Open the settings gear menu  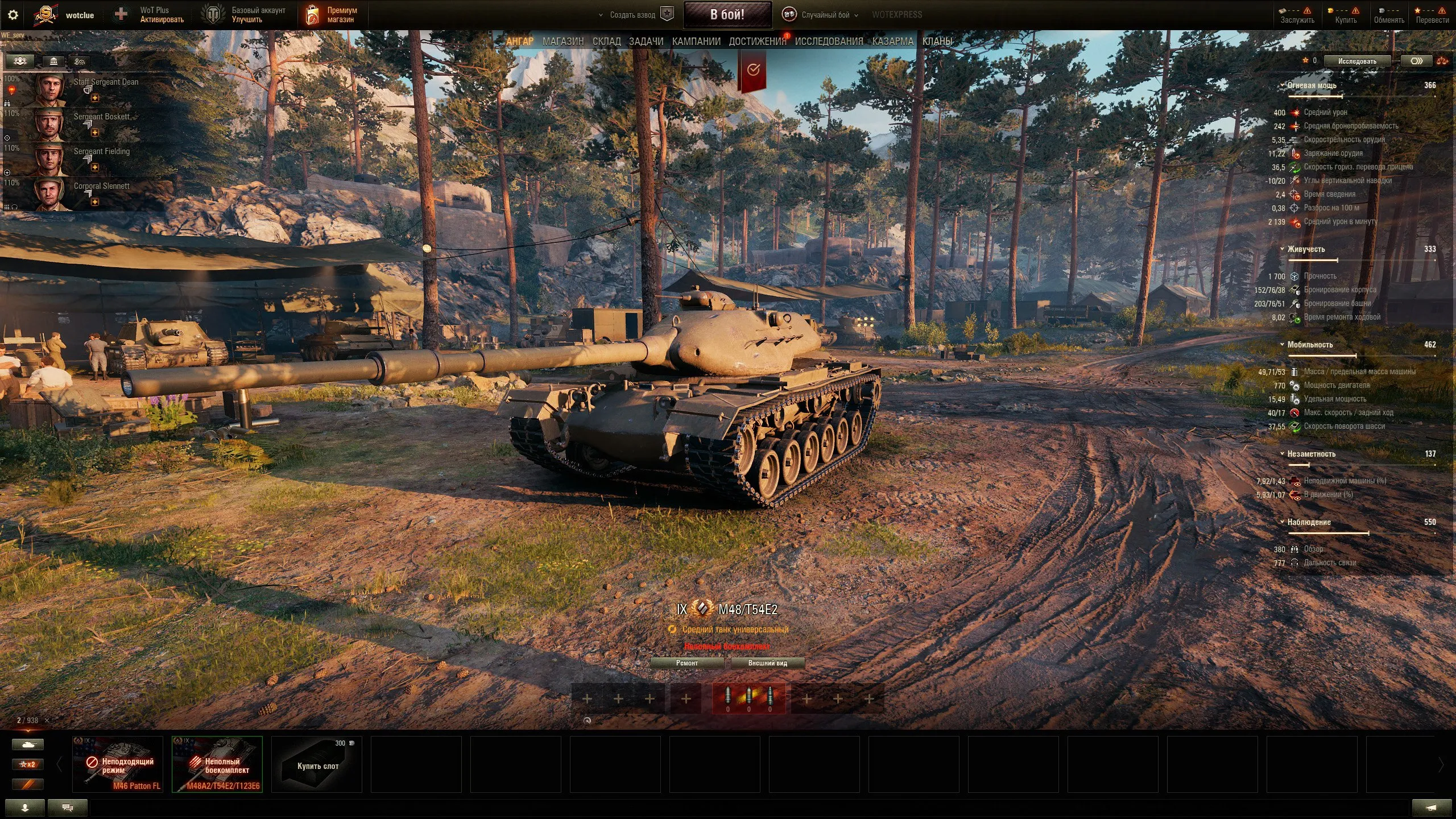coord(13,15)
